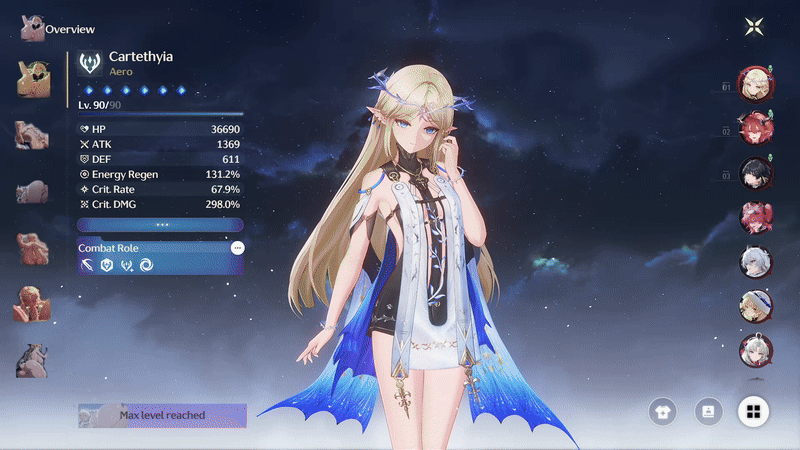The width and height of the screenshot is (800, 450).
Task: Close the character screen with the star X
Action: tap(754, 27)
